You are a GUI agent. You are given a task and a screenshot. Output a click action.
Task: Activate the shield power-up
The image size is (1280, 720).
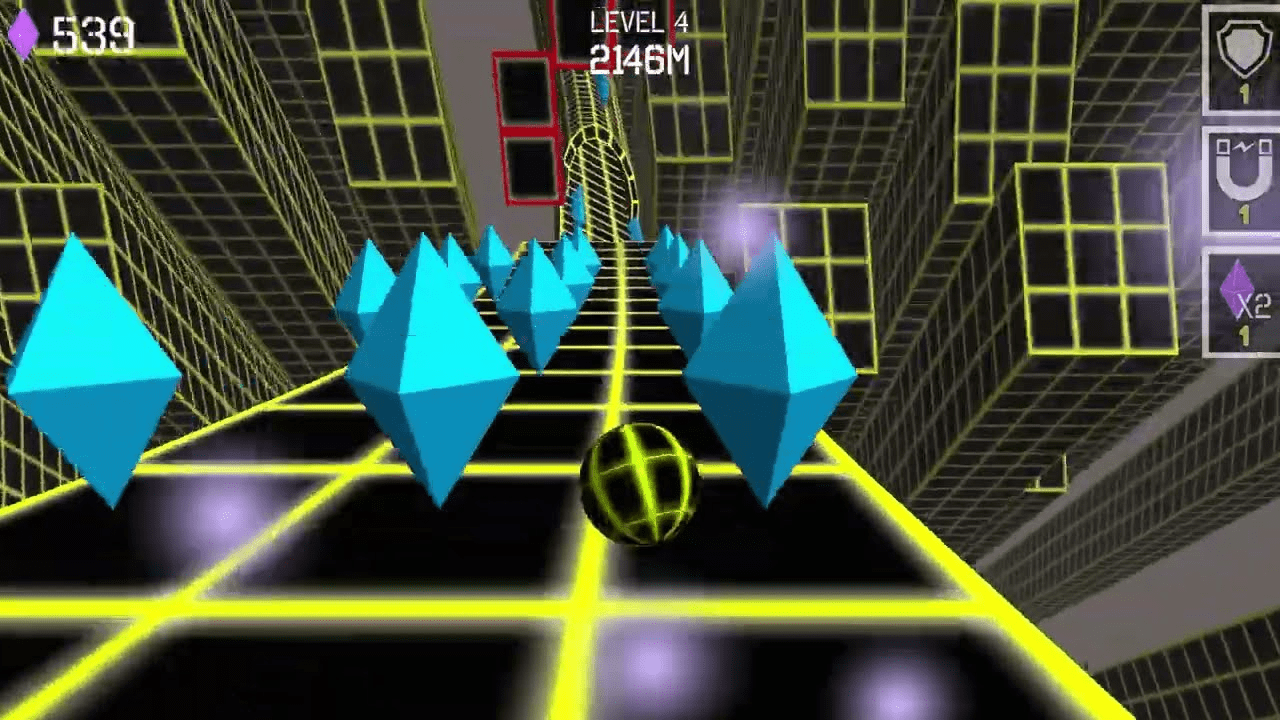[x=1243, y=50]
